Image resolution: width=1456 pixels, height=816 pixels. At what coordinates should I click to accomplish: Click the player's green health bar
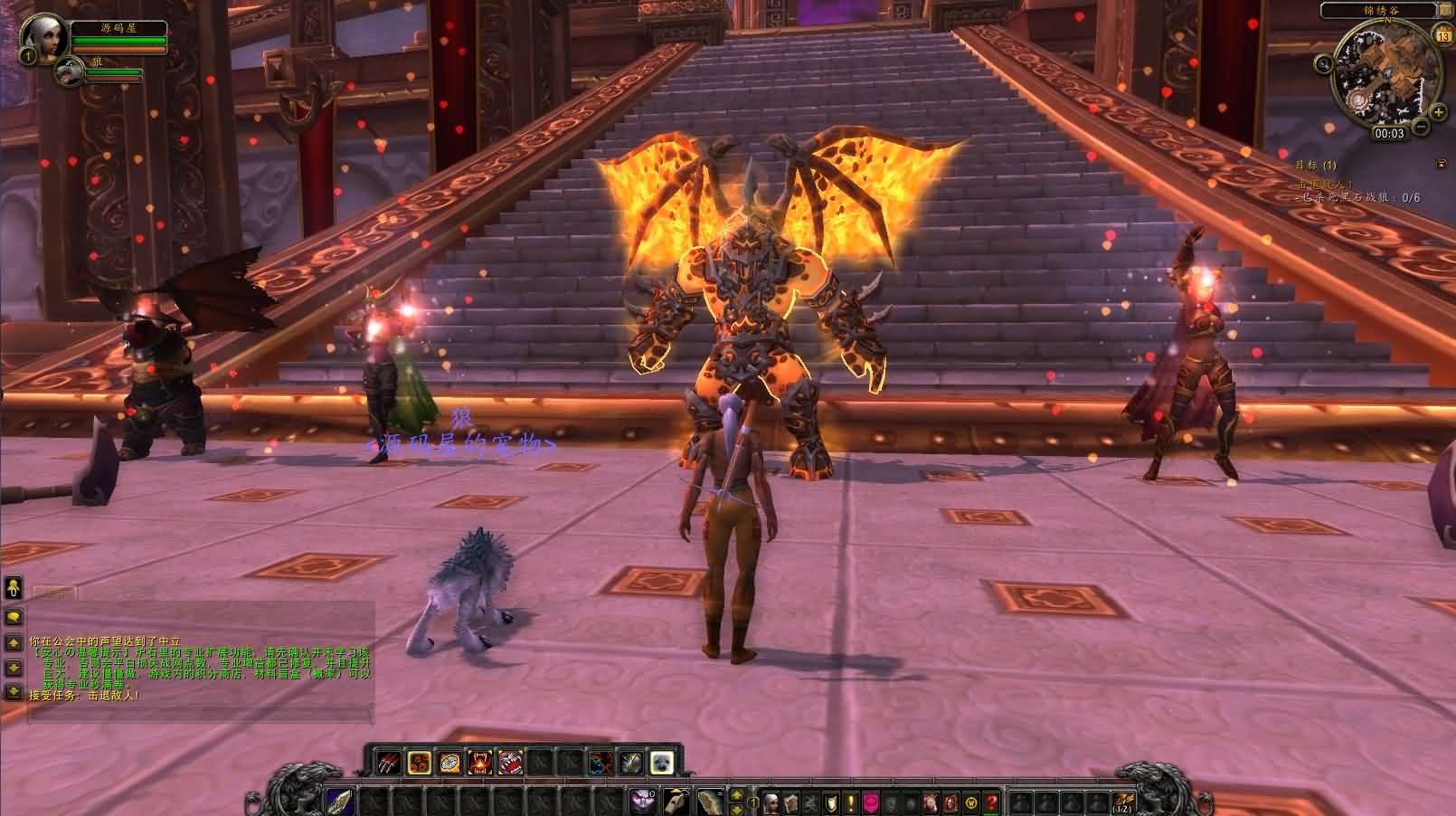coord(118,40)
